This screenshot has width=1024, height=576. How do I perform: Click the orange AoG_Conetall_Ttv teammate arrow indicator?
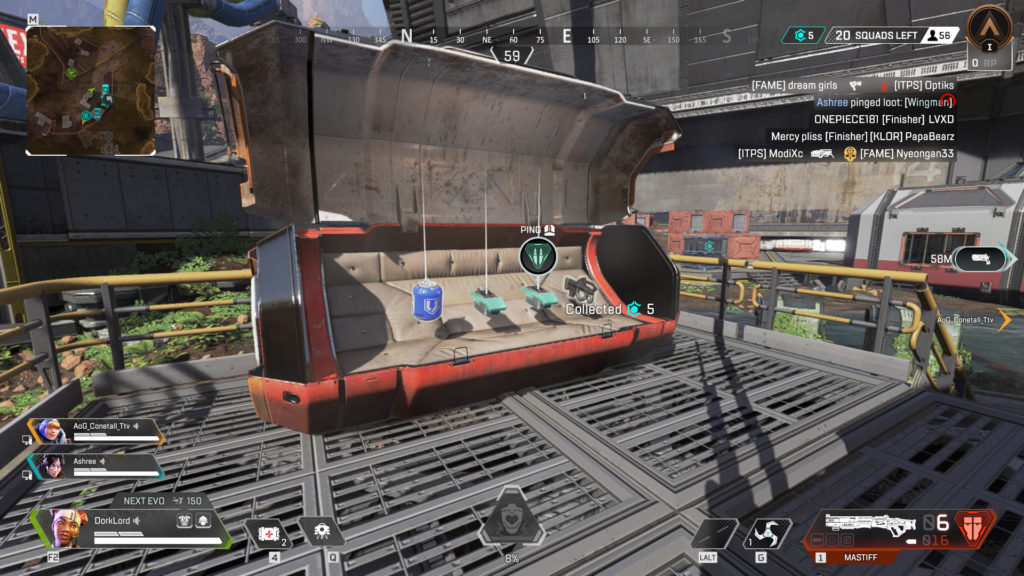[x=1003, y=319]
